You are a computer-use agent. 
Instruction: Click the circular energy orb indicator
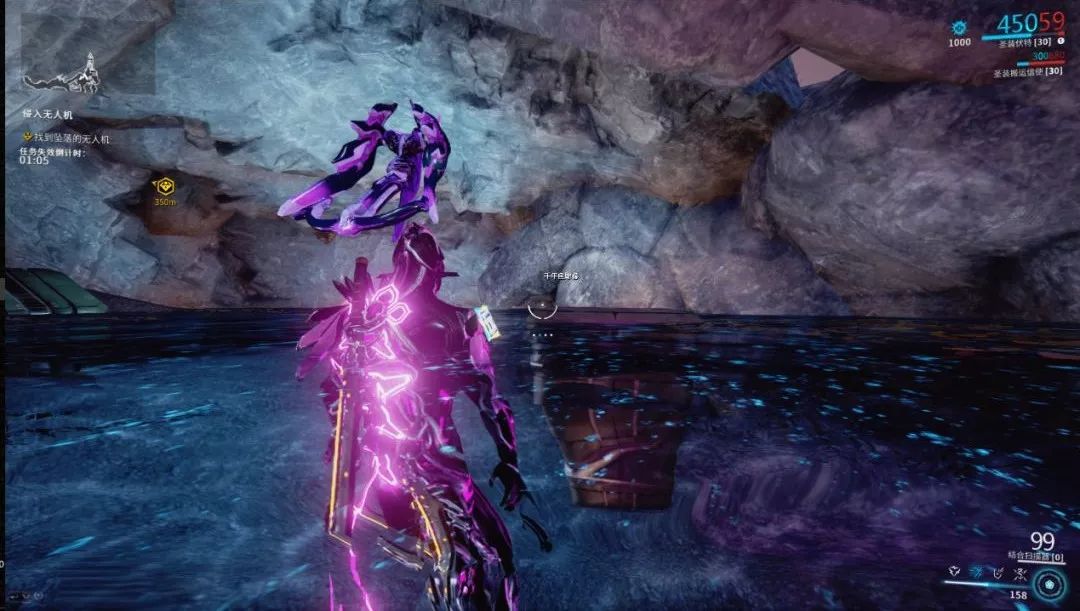pos(1050,584)
